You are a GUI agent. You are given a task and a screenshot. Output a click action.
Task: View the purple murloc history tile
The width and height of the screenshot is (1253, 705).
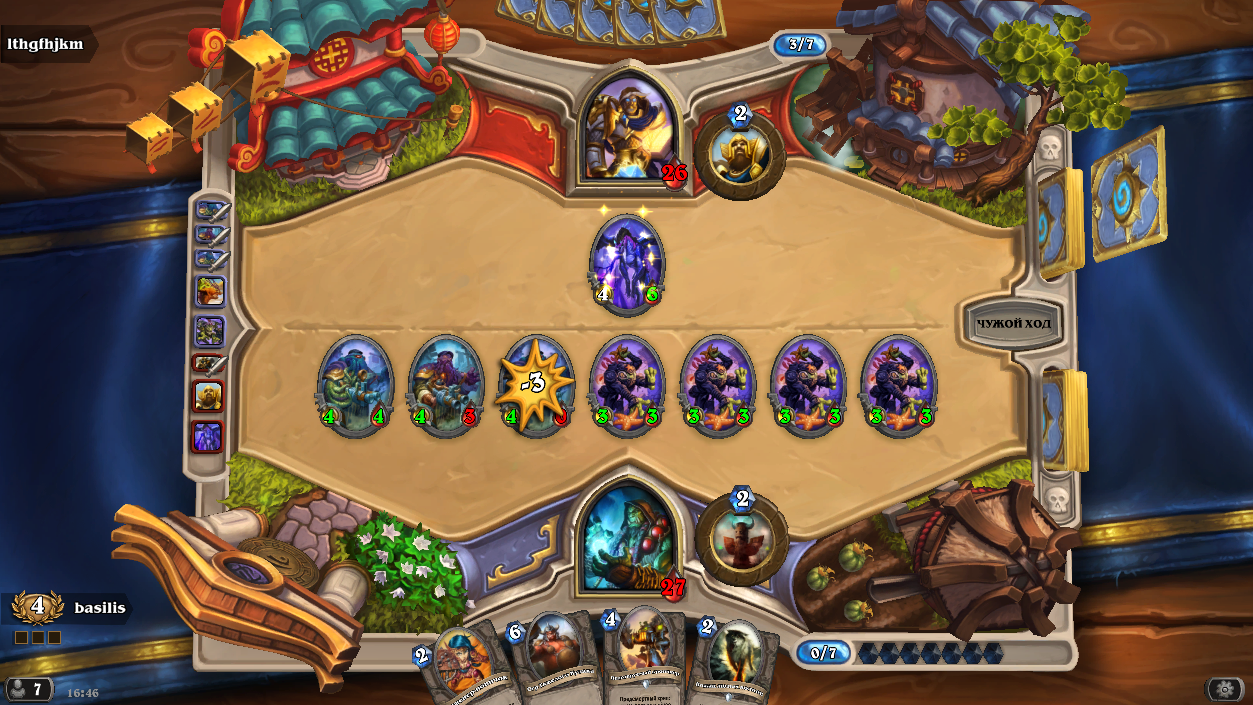209,330
